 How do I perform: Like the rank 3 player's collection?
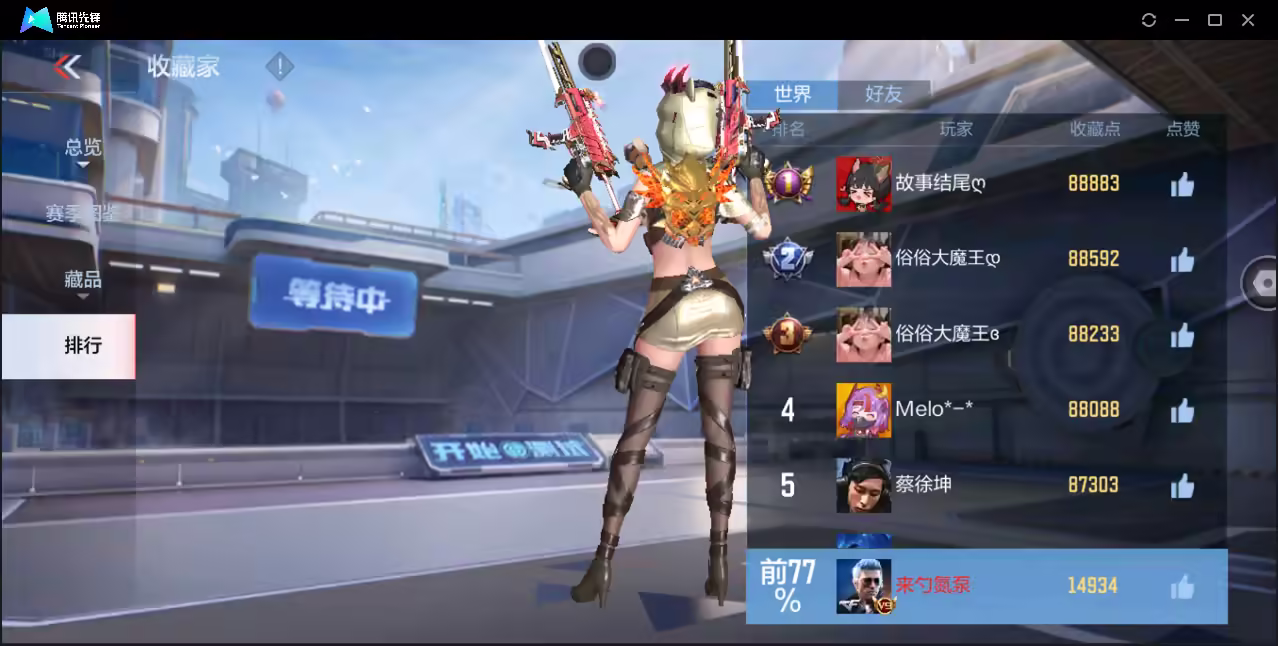tap(1182, 335)
